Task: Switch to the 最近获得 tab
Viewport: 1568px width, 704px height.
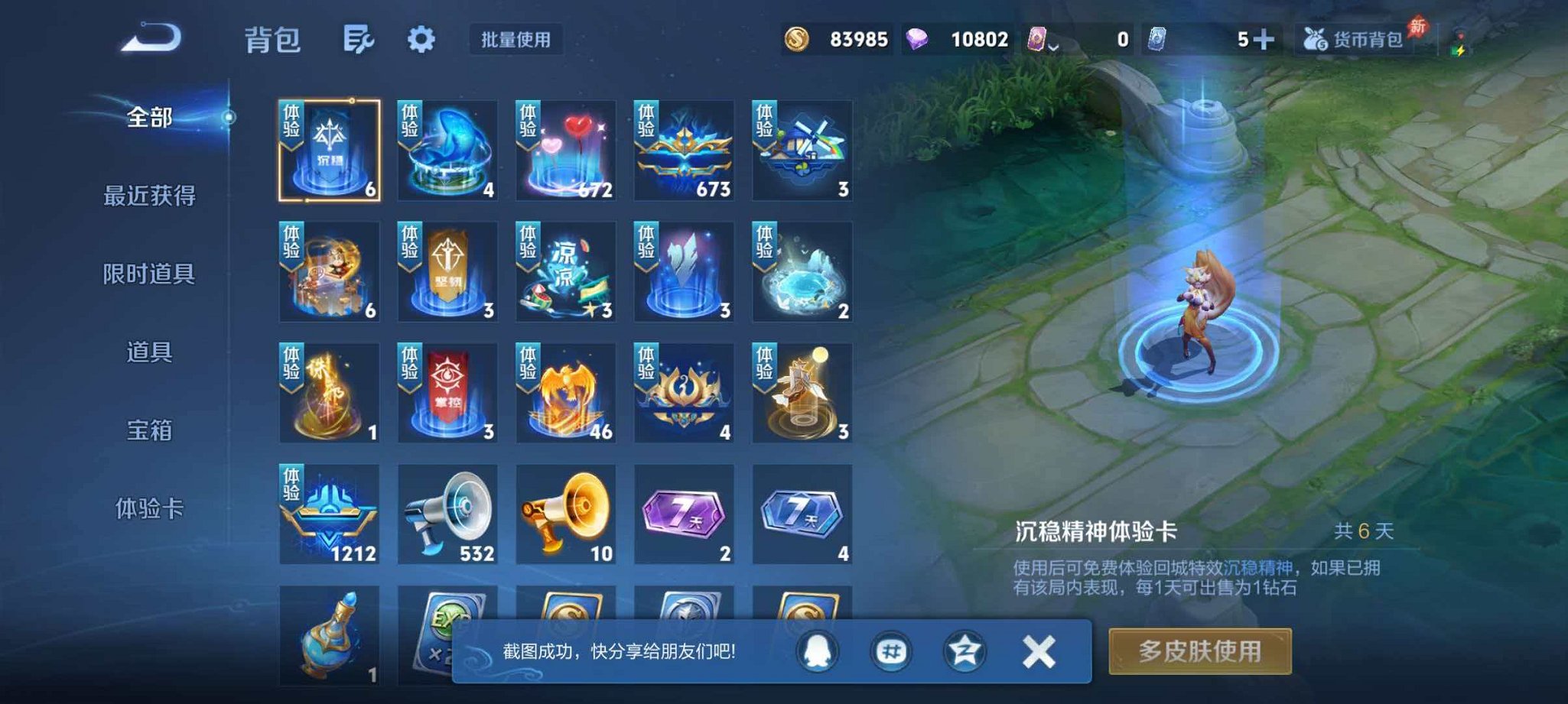Action: (151, 195)
